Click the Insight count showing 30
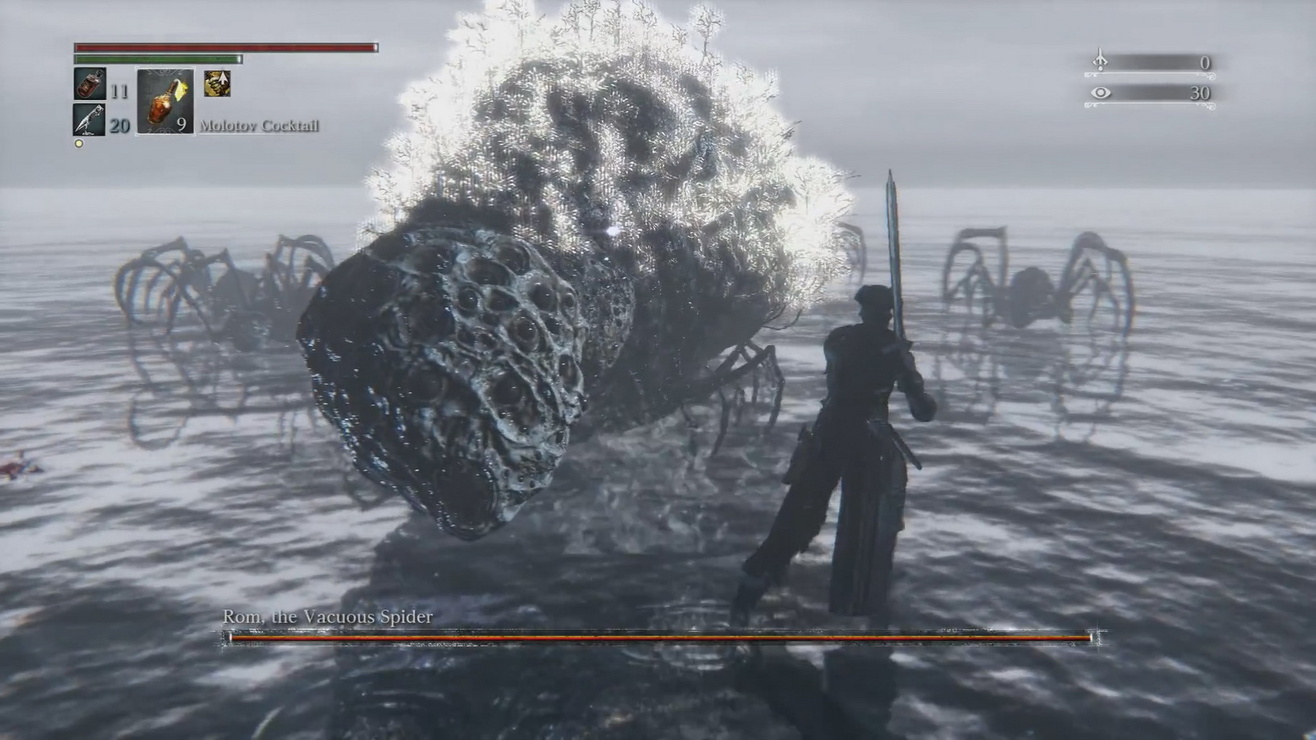This screenshot has width=1316, height=740. [1200, 92]
